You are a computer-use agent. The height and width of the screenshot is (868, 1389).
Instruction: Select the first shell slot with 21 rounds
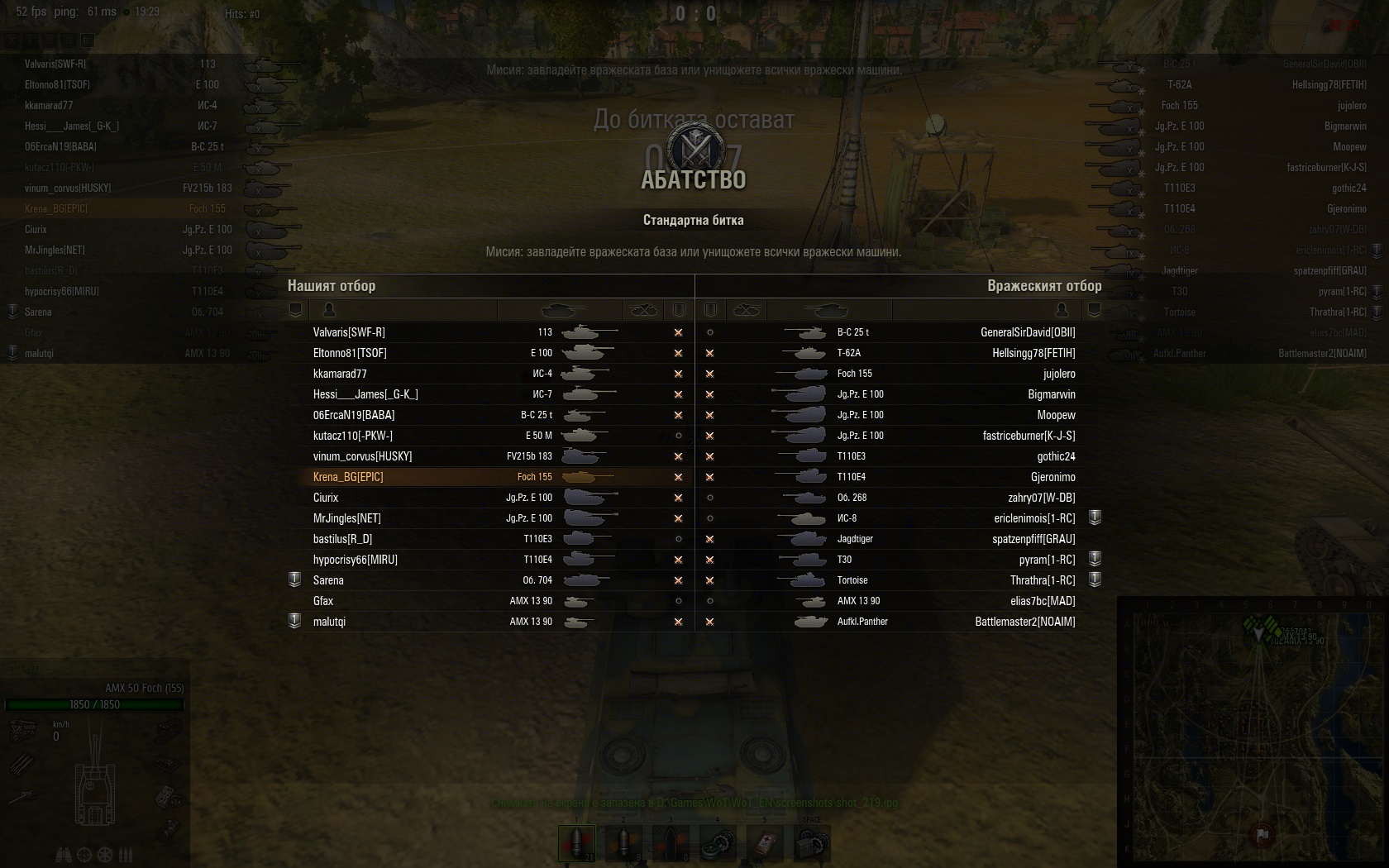[576, 843]
